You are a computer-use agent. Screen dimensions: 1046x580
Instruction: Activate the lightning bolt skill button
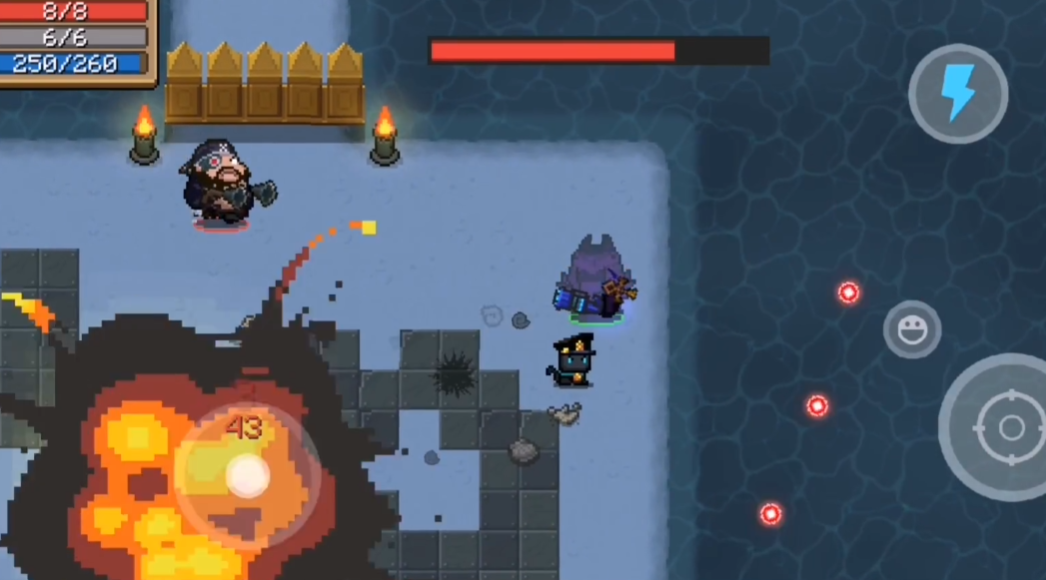958,94
